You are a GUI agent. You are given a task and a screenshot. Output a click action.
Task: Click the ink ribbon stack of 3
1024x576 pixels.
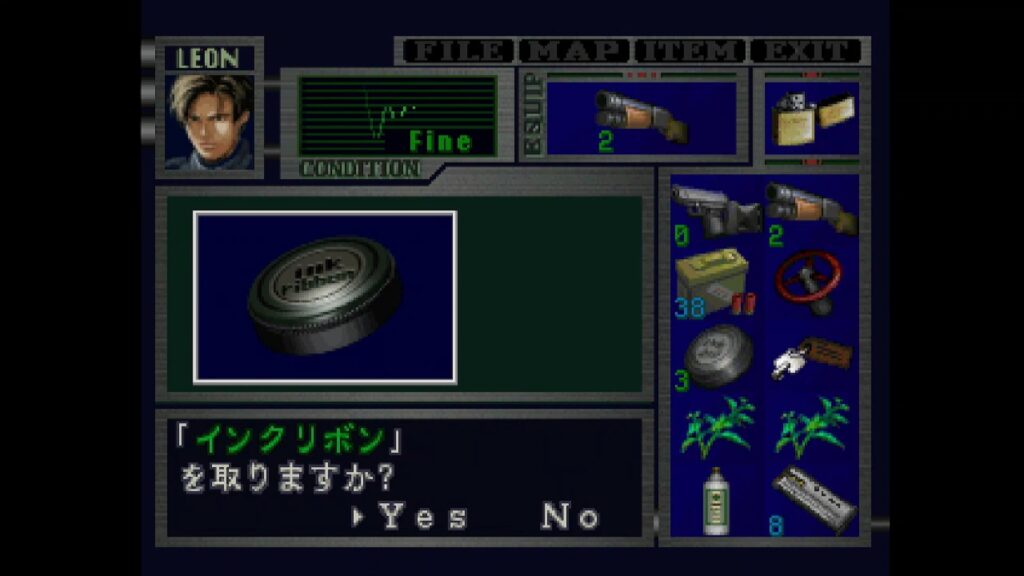click(x=714, y=356)
